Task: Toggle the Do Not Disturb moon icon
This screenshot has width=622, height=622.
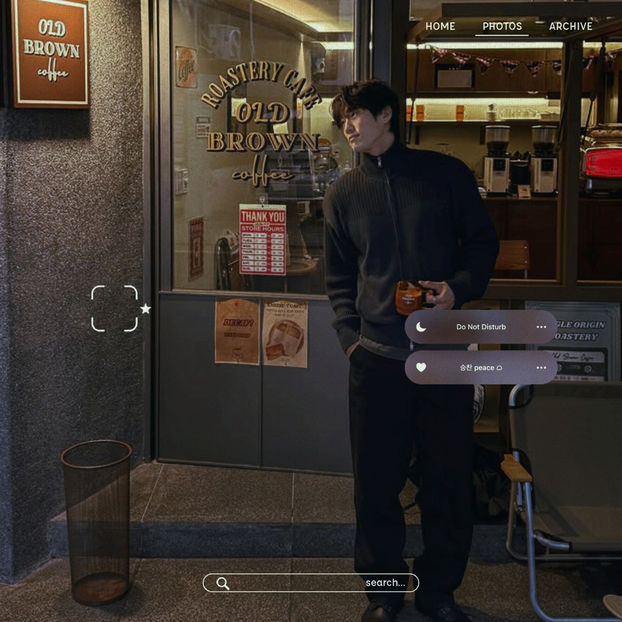Action: 421,327
